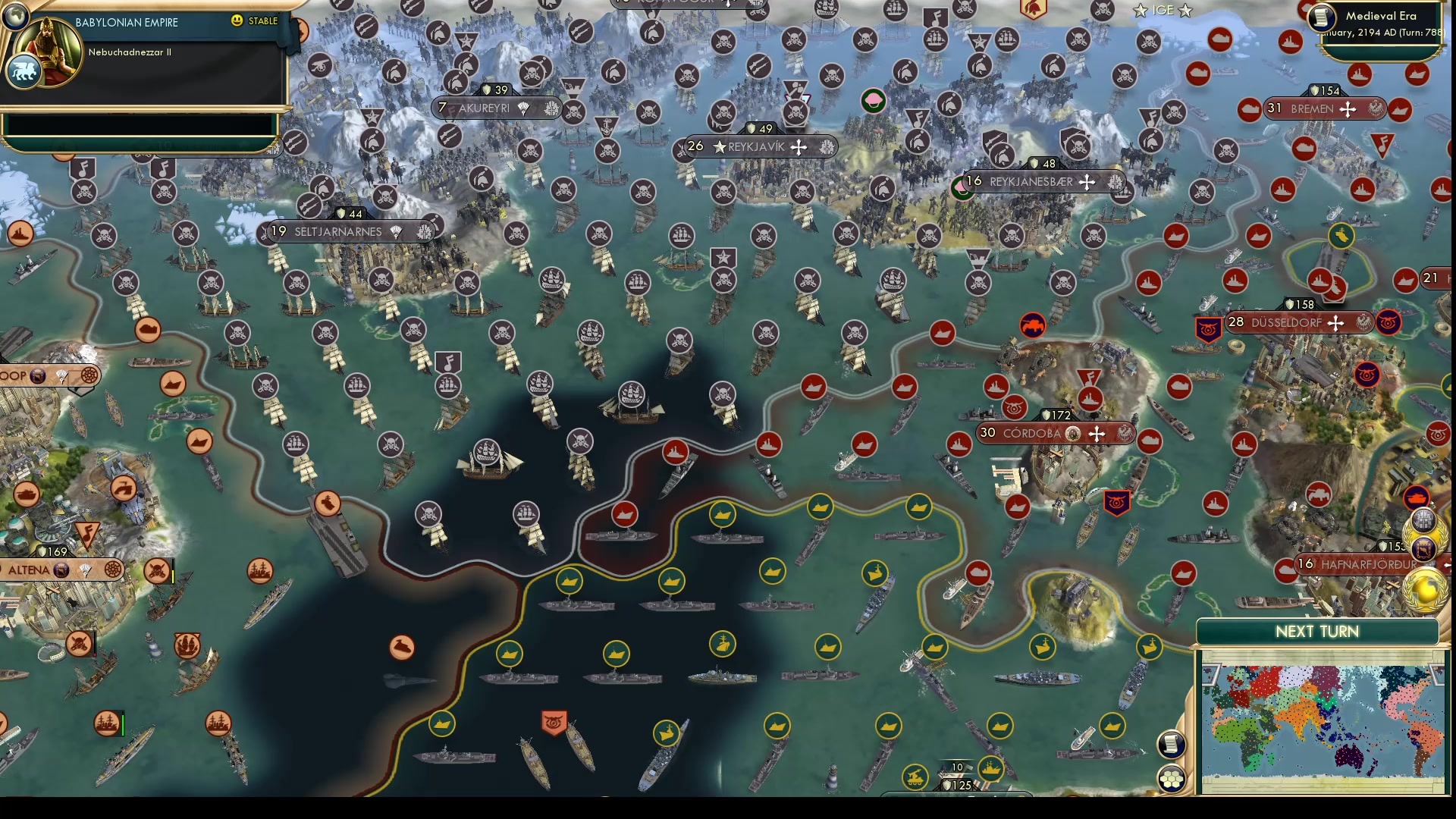
Task: Toggle the hex grid overlay button
Action: click(1172, 776)
